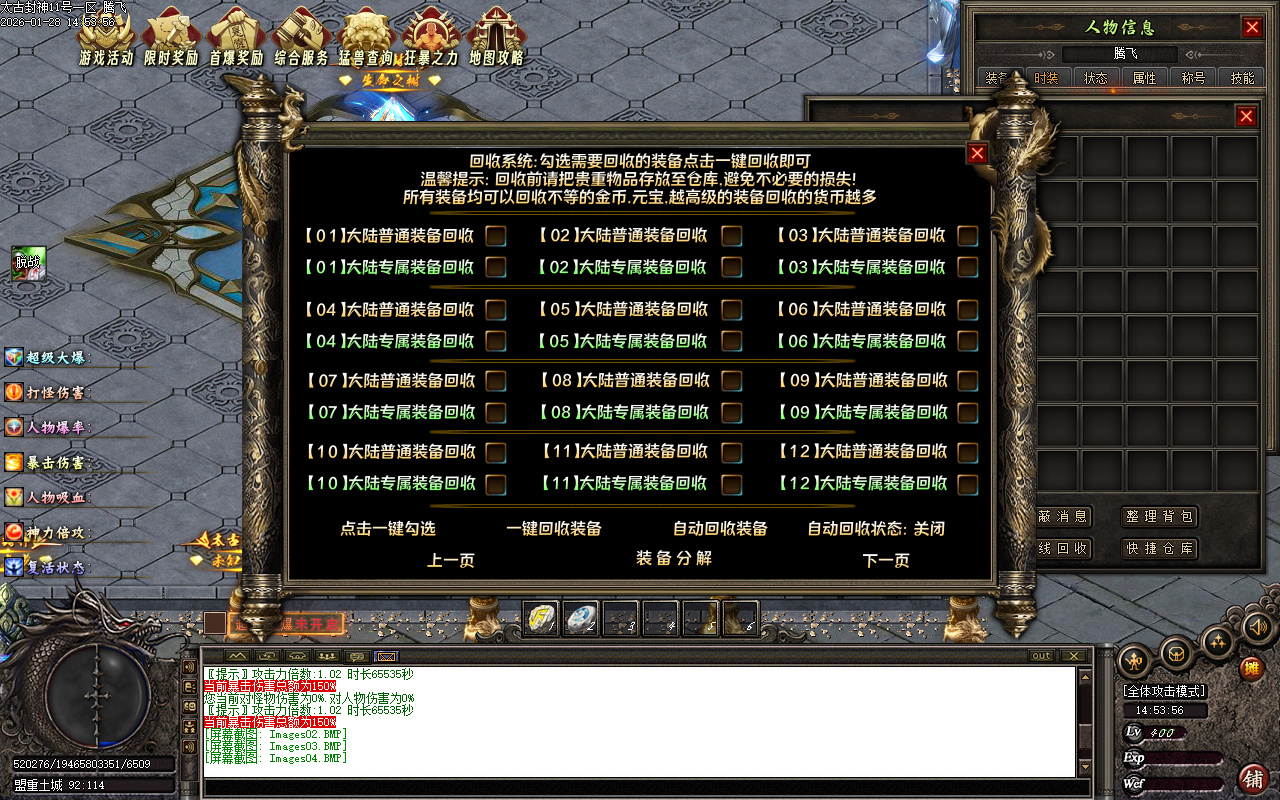Open the 铺 personal shop icon
This screenshot has height=800, width=1280.
coord(1255,780)
